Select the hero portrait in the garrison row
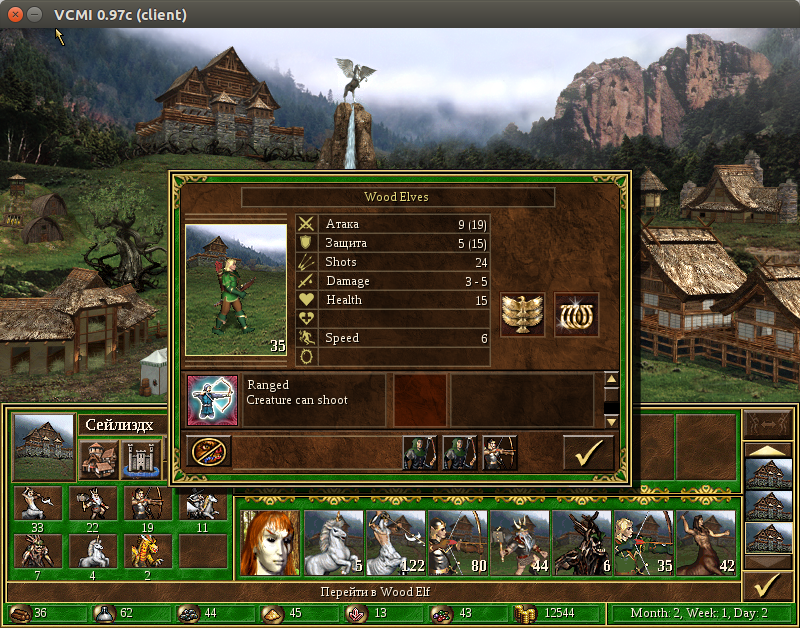Image resolution: width=800 pixels, height=628 pixels. [269, 542]
